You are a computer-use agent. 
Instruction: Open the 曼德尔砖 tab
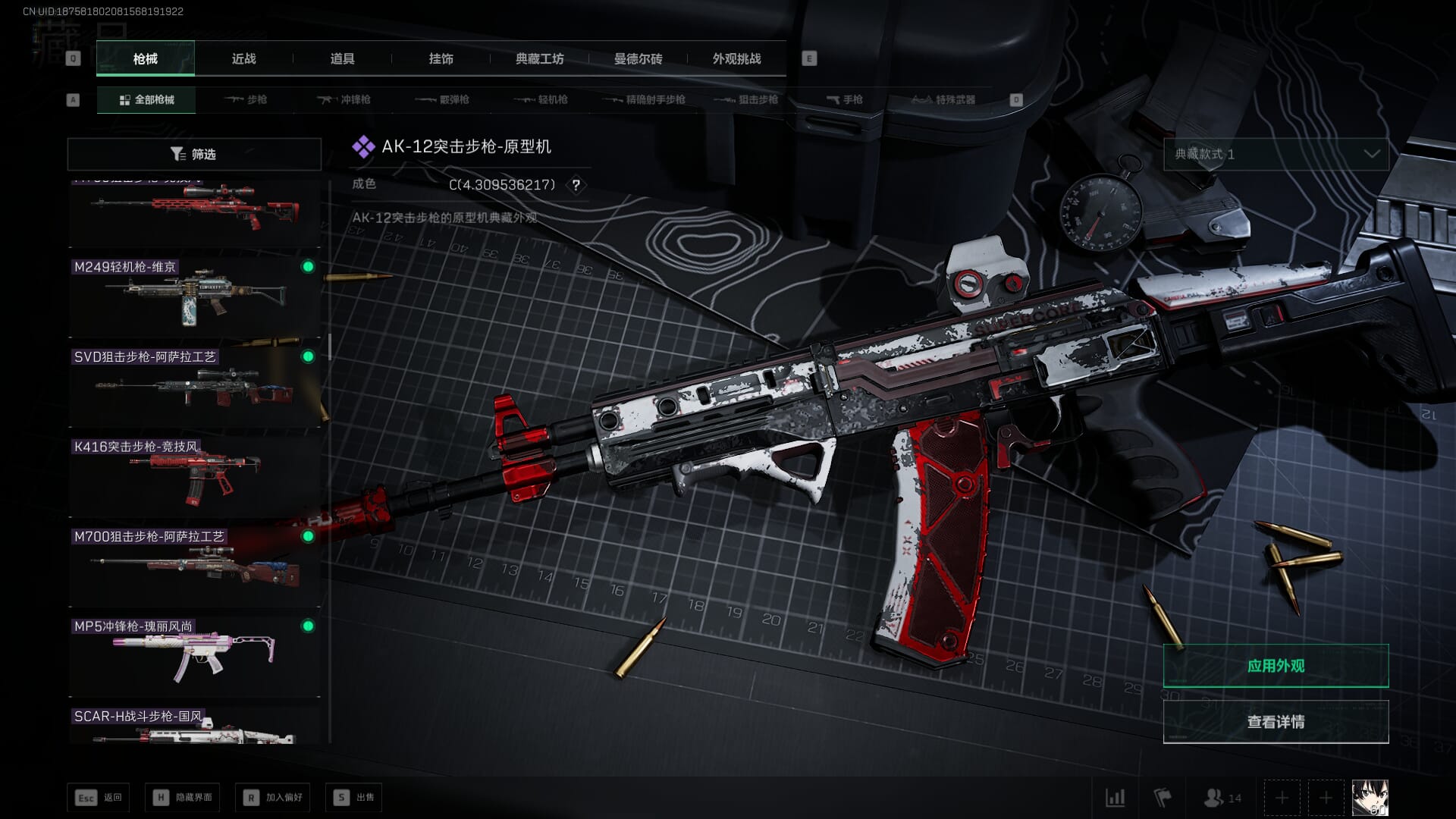coord(638,58)
